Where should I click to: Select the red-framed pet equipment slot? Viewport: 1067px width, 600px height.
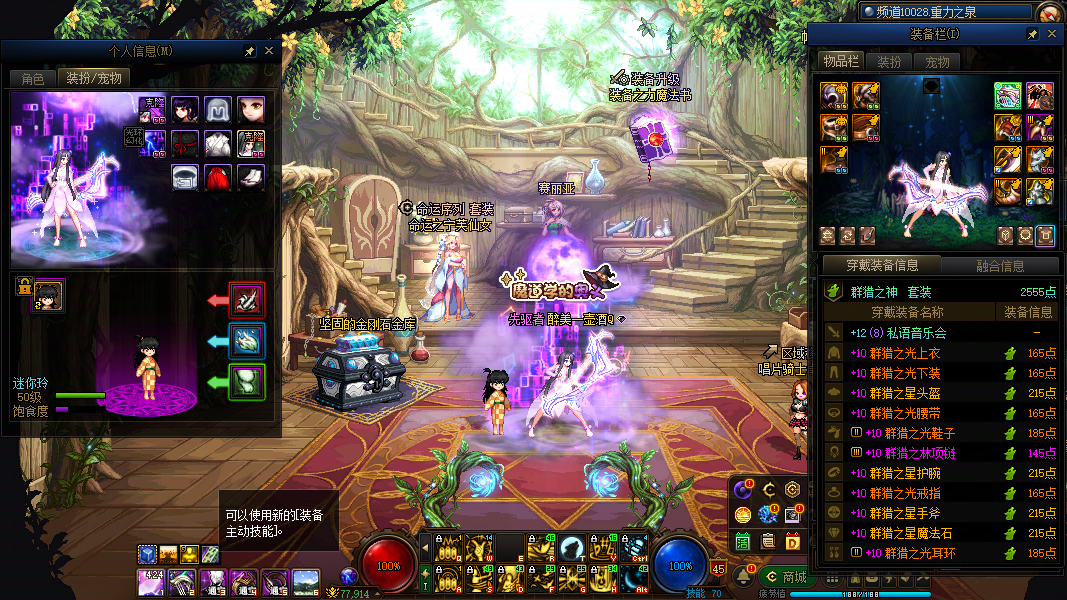(x=247, y=299)
